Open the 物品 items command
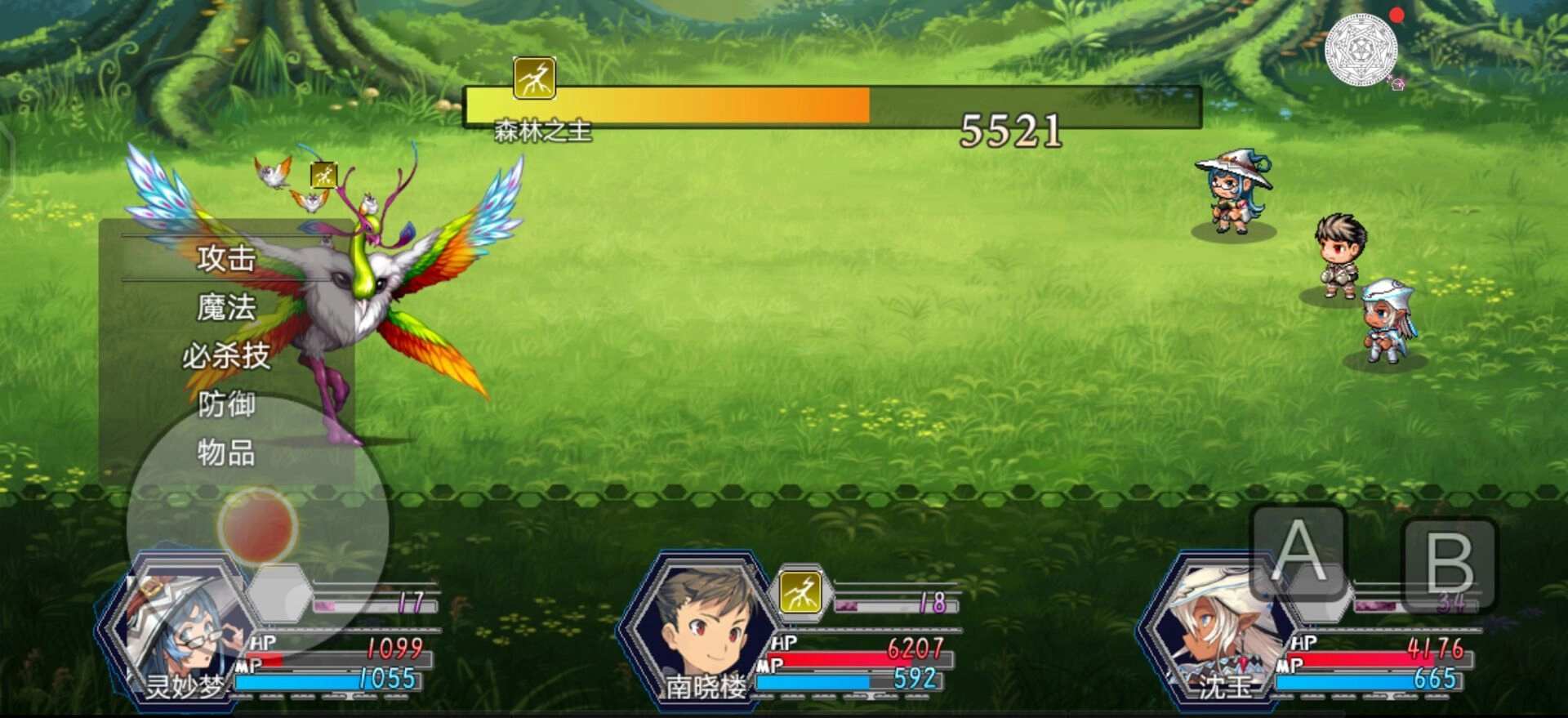This screenshot has width=1568, height=718. point(226,453)
